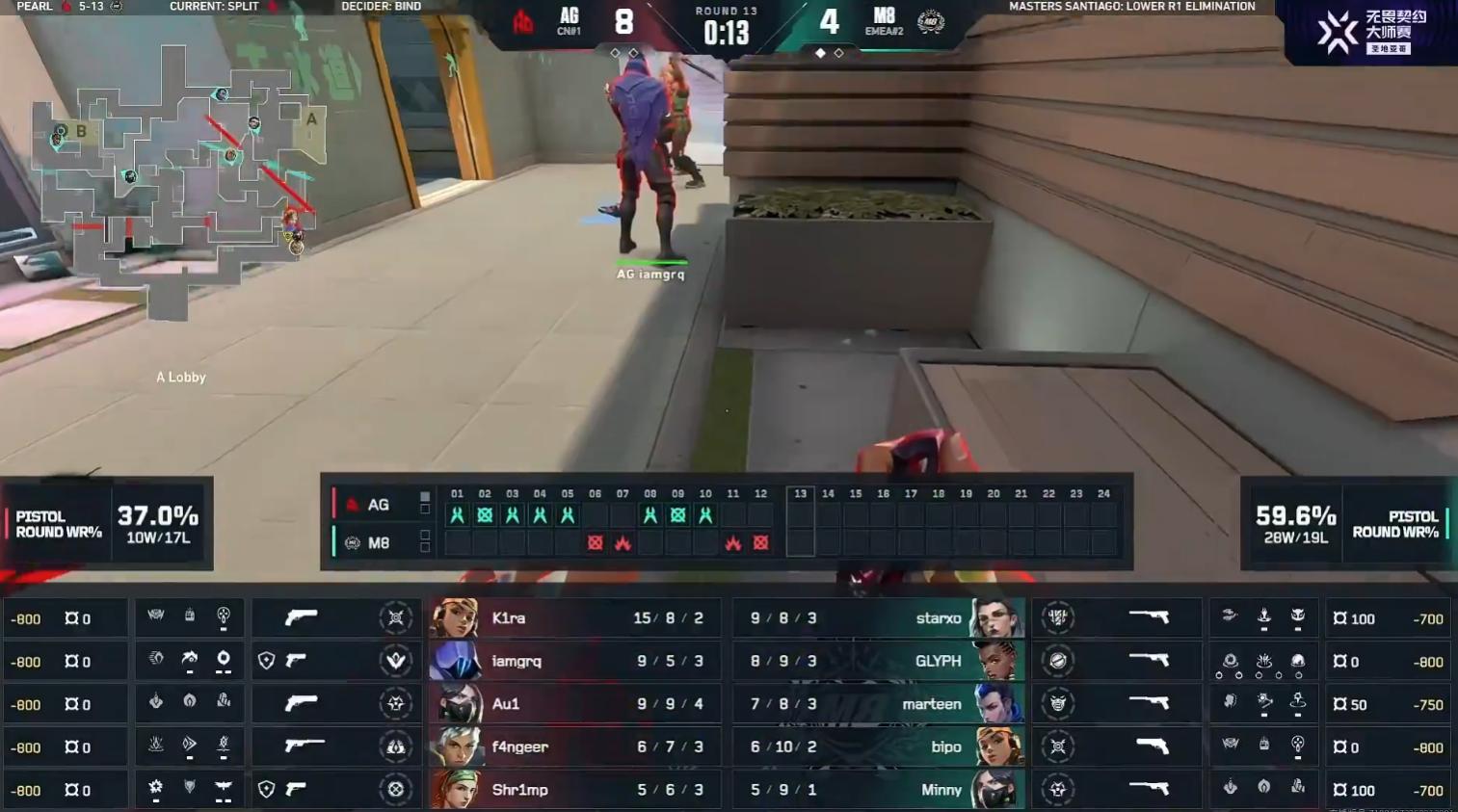
Task: Select the M8 row in round history
Action: click(378, 543)
